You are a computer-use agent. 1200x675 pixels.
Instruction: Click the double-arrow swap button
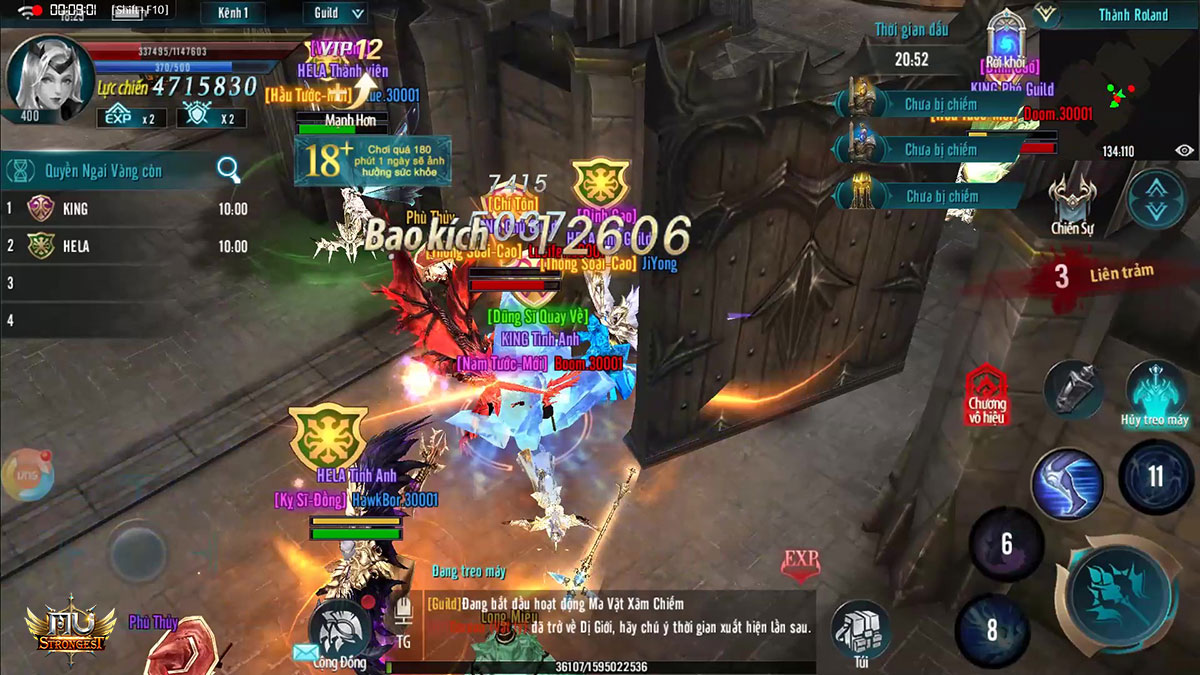[1156, 198]
